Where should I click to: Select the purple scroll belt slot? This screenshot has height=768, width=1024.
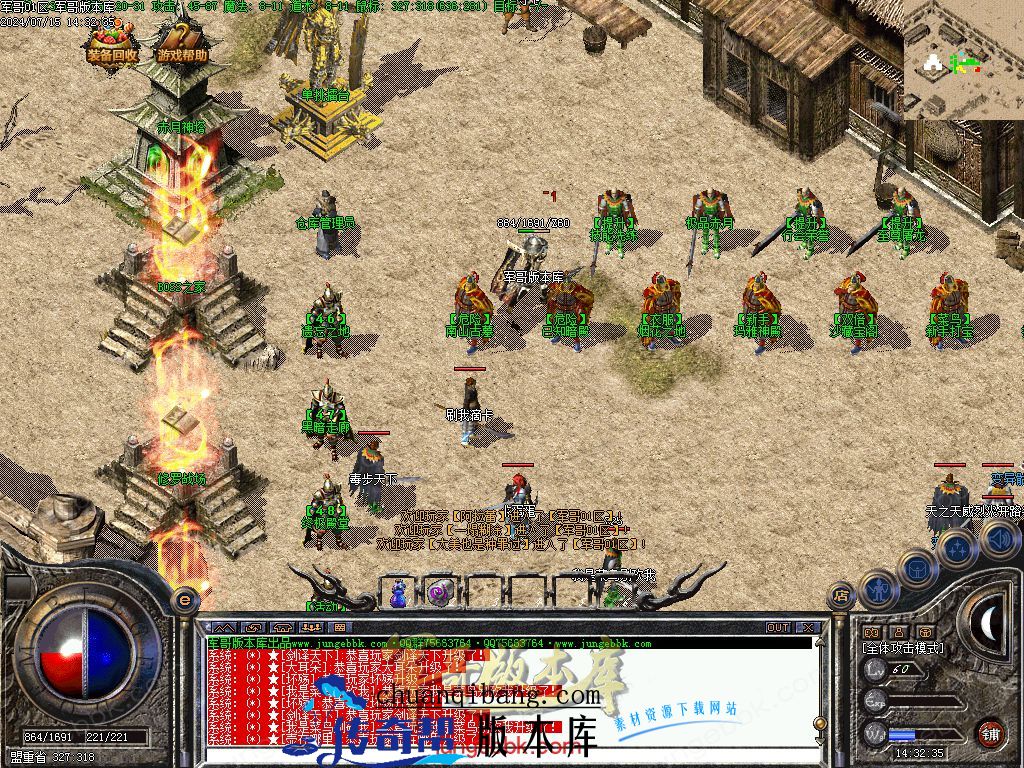point(440,593)
